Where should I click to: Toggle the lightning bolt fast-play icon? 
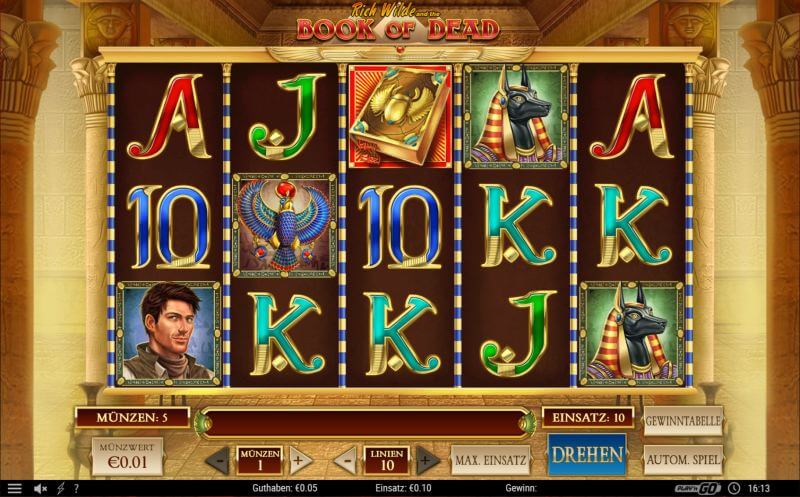[x=60, y=488]
